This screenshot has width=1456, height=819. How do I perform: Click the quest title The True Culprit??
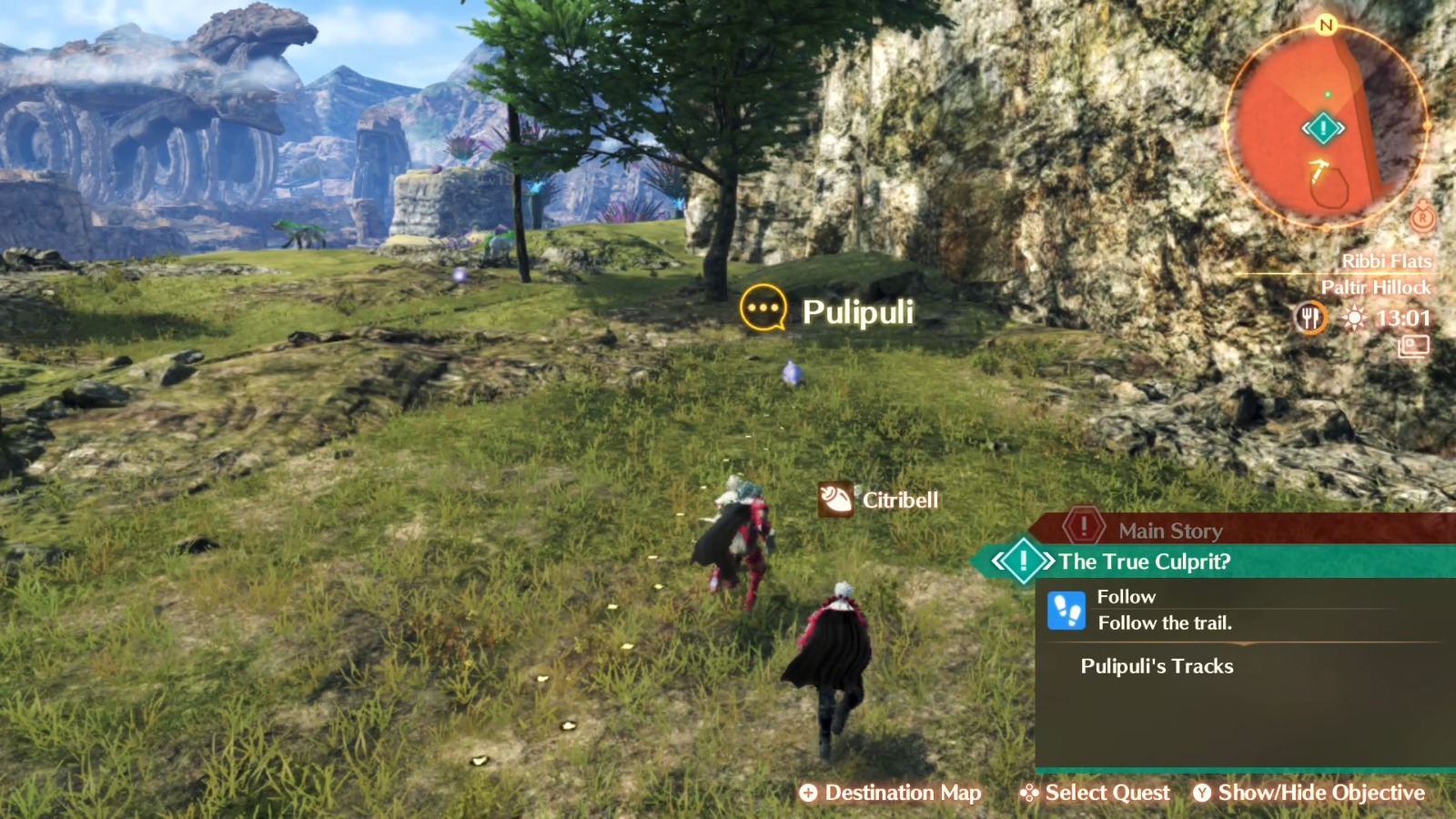click(1143, 561)
